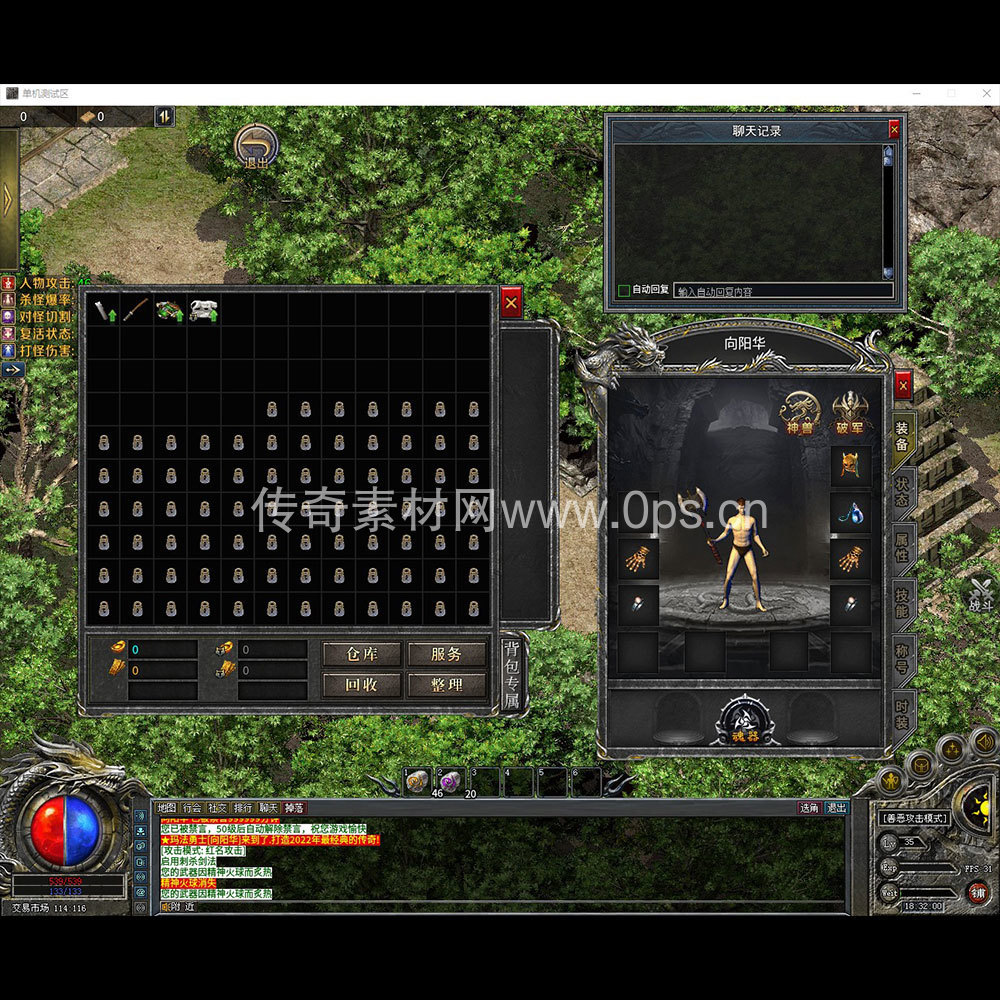Open the 仓库 warehouse button
1000x1000 pixels.
coord(361,654)
